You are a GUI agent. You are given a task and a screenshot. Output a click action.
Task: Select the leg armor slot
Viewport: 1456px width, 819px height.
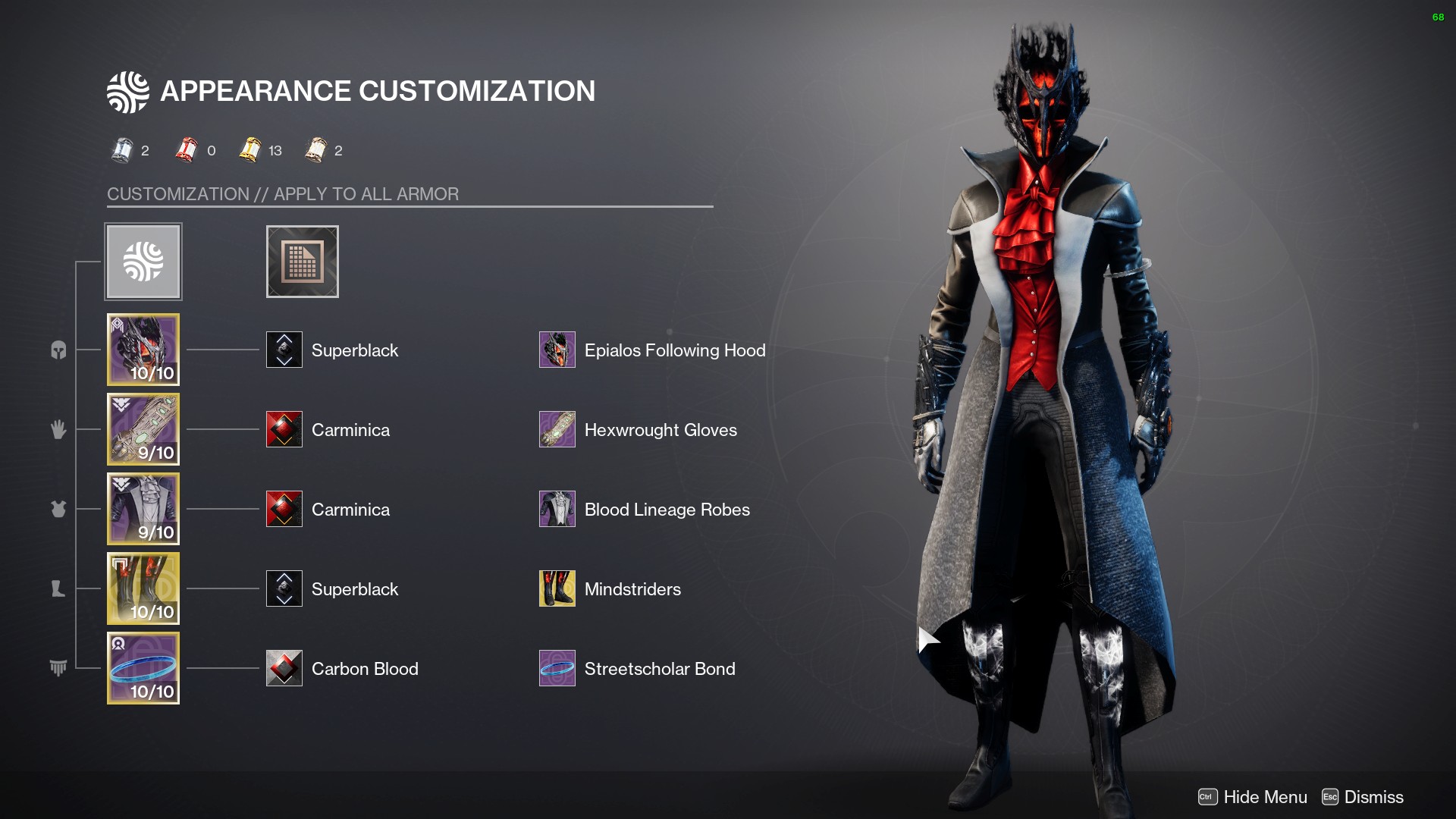coord(143,588)
